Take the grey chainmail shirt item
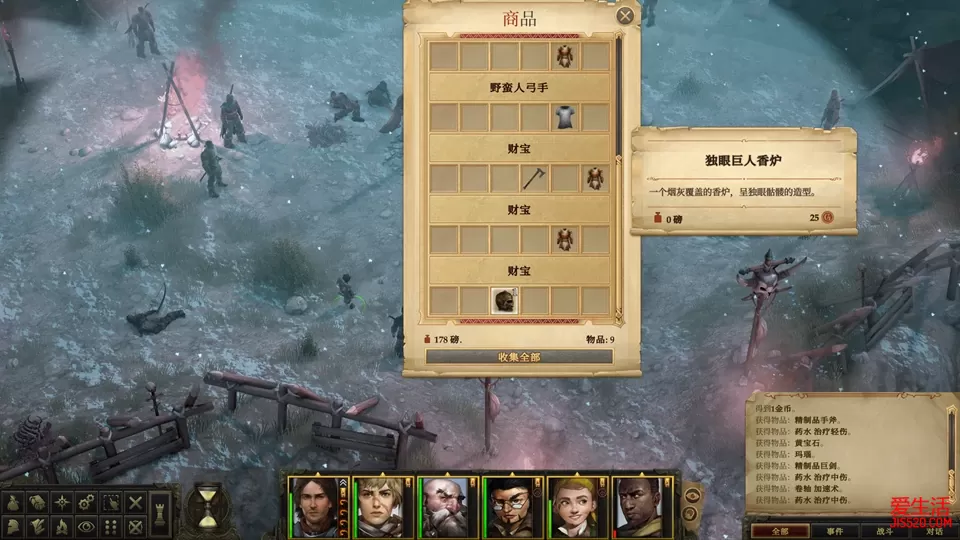 [566, 117]
